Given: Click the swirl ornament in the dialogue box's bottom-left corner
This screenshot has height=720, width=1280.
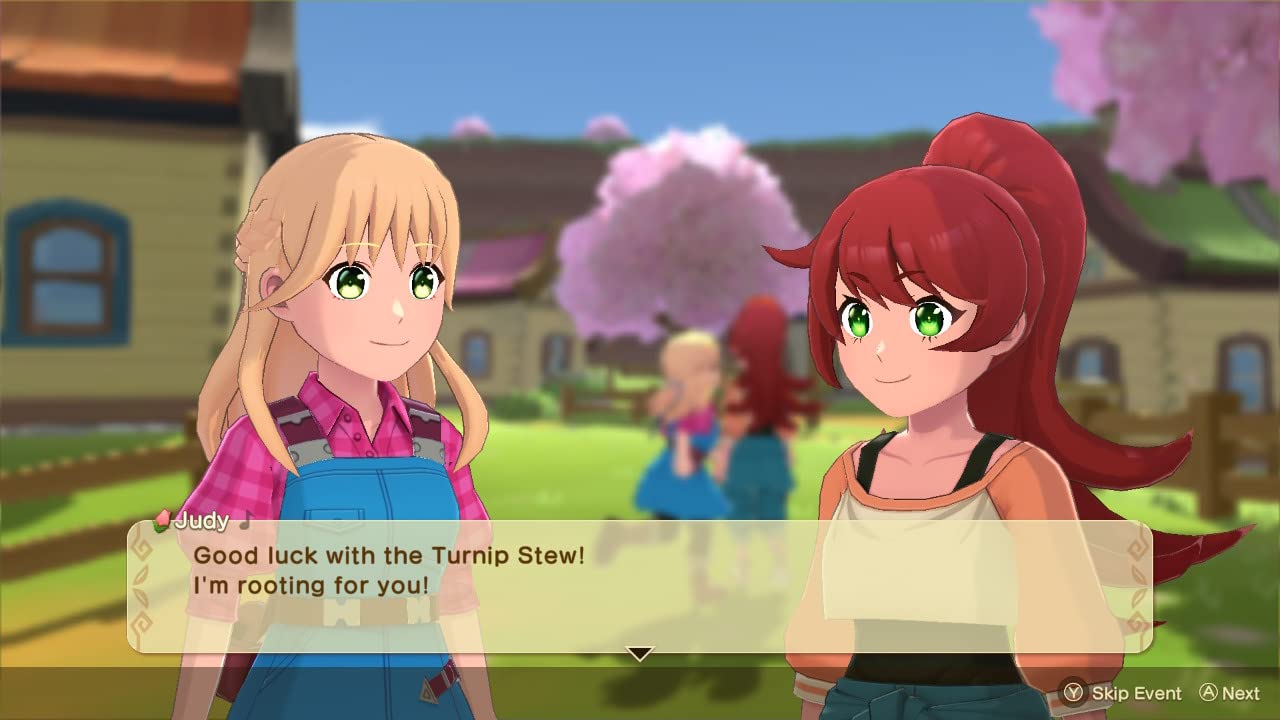Looking at the screenshot, I should [141, 624].
